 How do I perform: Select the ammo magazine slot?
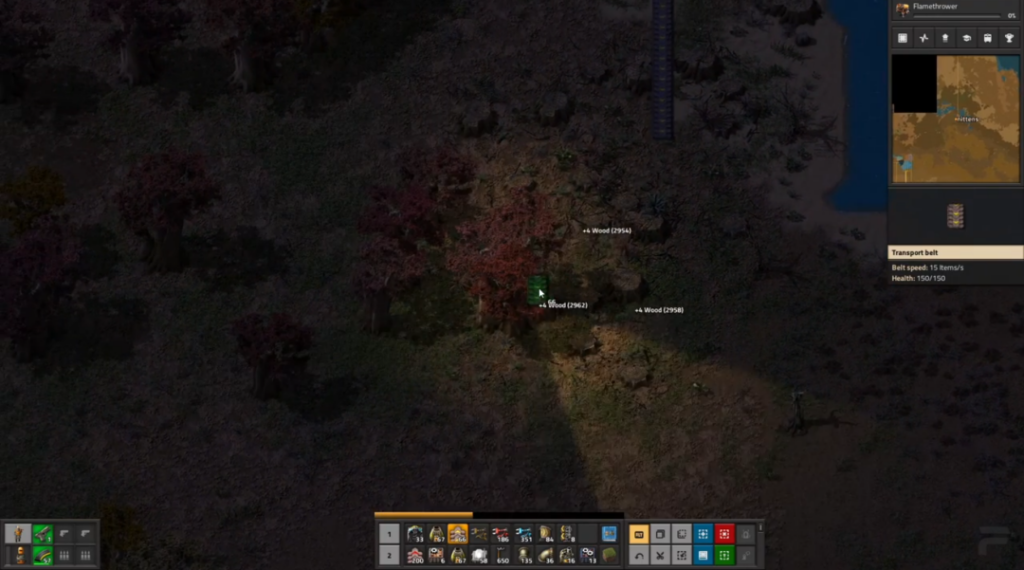coord(42,555)
